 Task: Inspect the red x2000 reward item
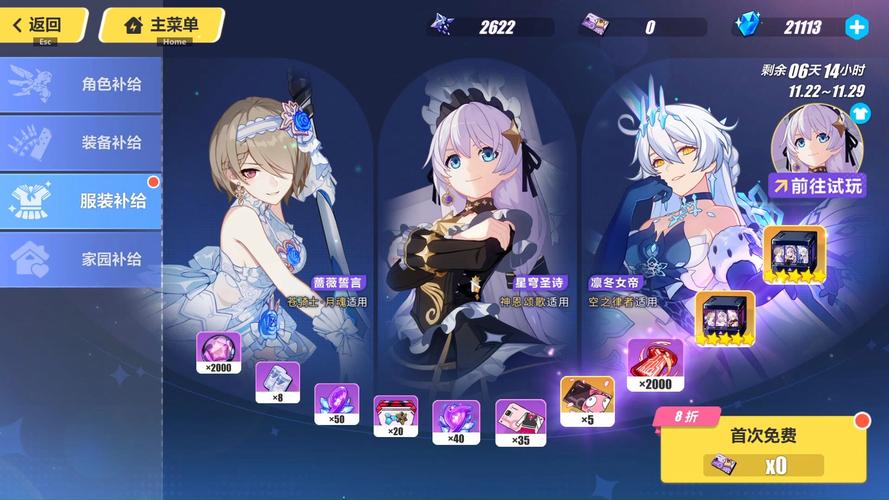[655, 362]
